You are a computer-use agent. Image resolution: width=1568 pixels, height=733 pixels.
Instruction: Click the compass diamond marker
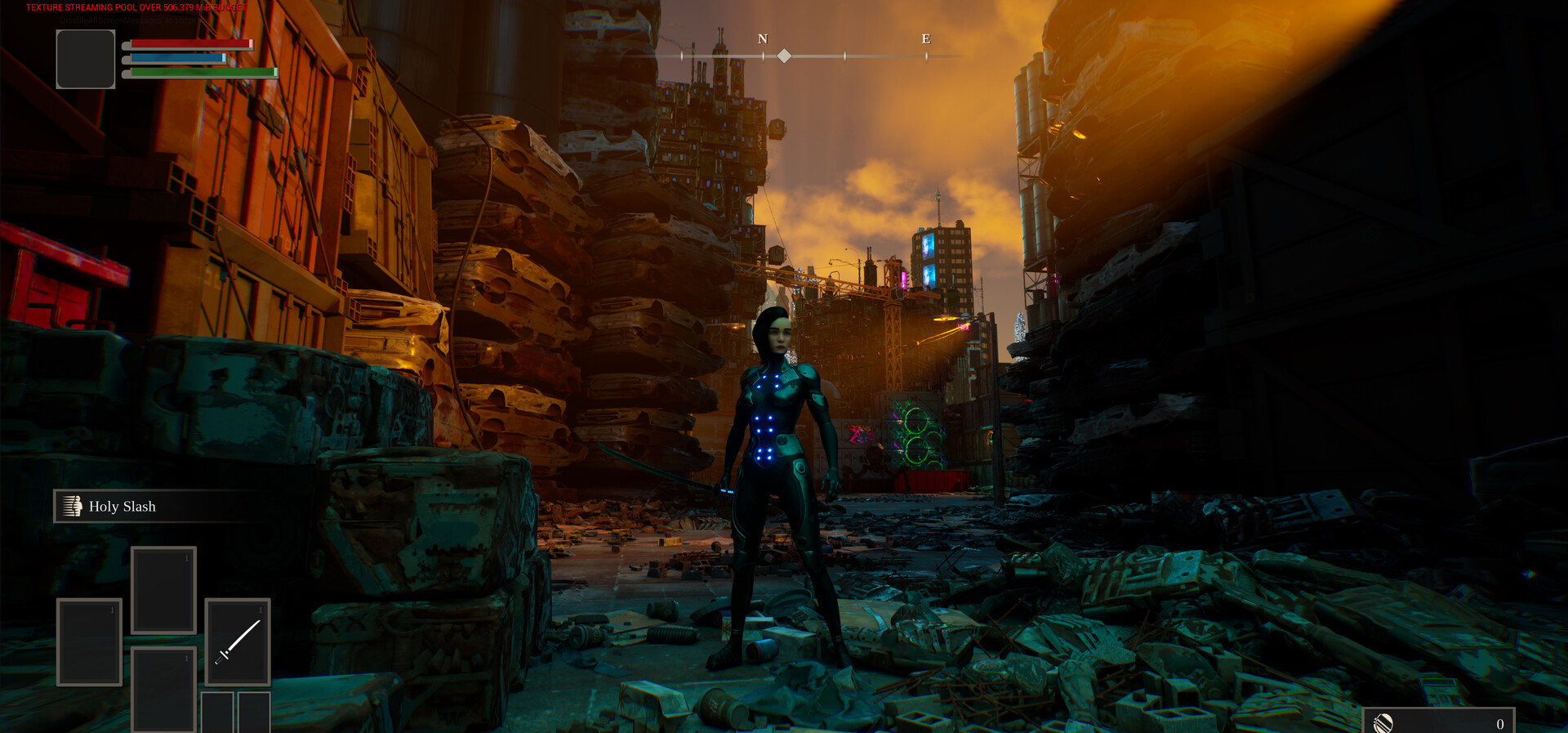pos(784,56)
